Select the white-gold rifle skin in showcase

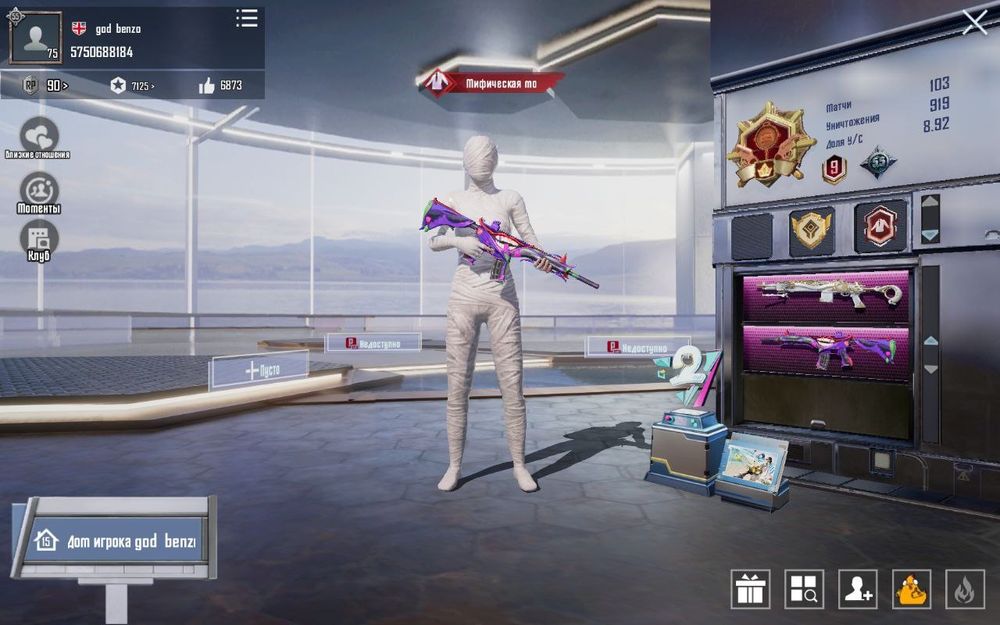(826, 294)
